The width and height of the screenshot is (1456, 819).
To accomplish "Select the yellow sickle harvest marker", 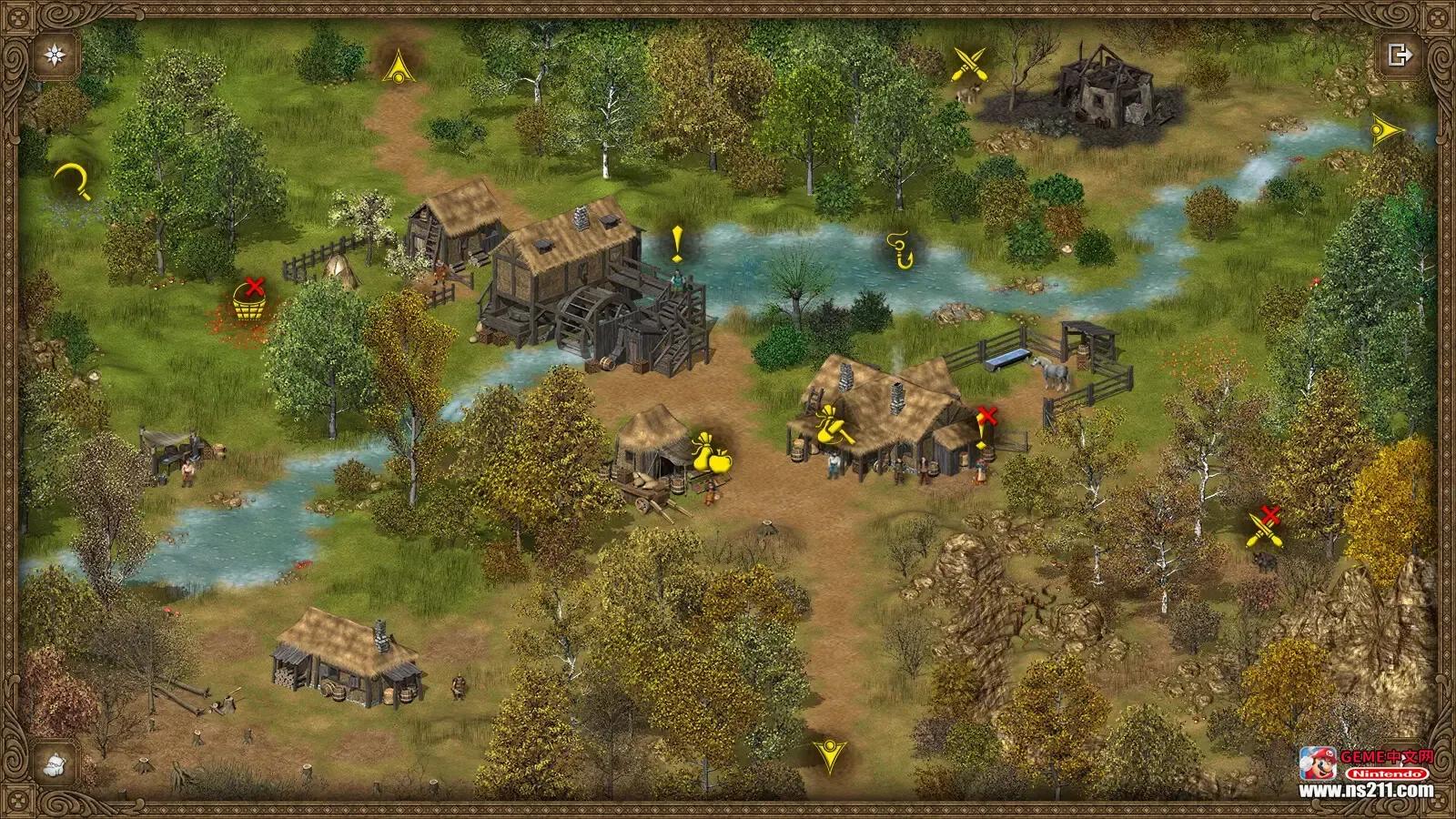I will [72, 180].
